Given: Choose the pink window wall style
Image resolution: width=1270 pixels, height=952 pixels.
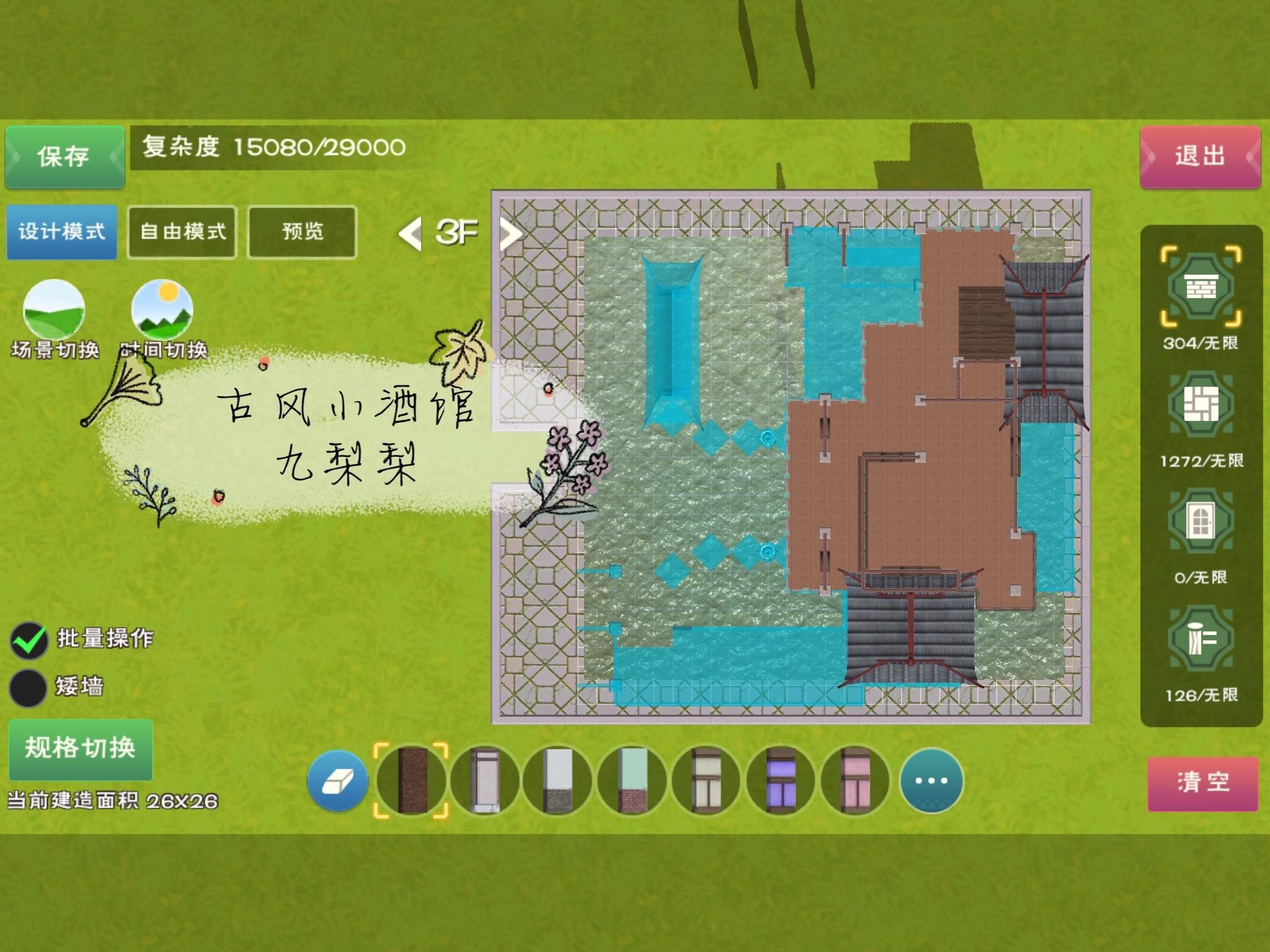Looking at the screenshot, I should pos(855,781).
